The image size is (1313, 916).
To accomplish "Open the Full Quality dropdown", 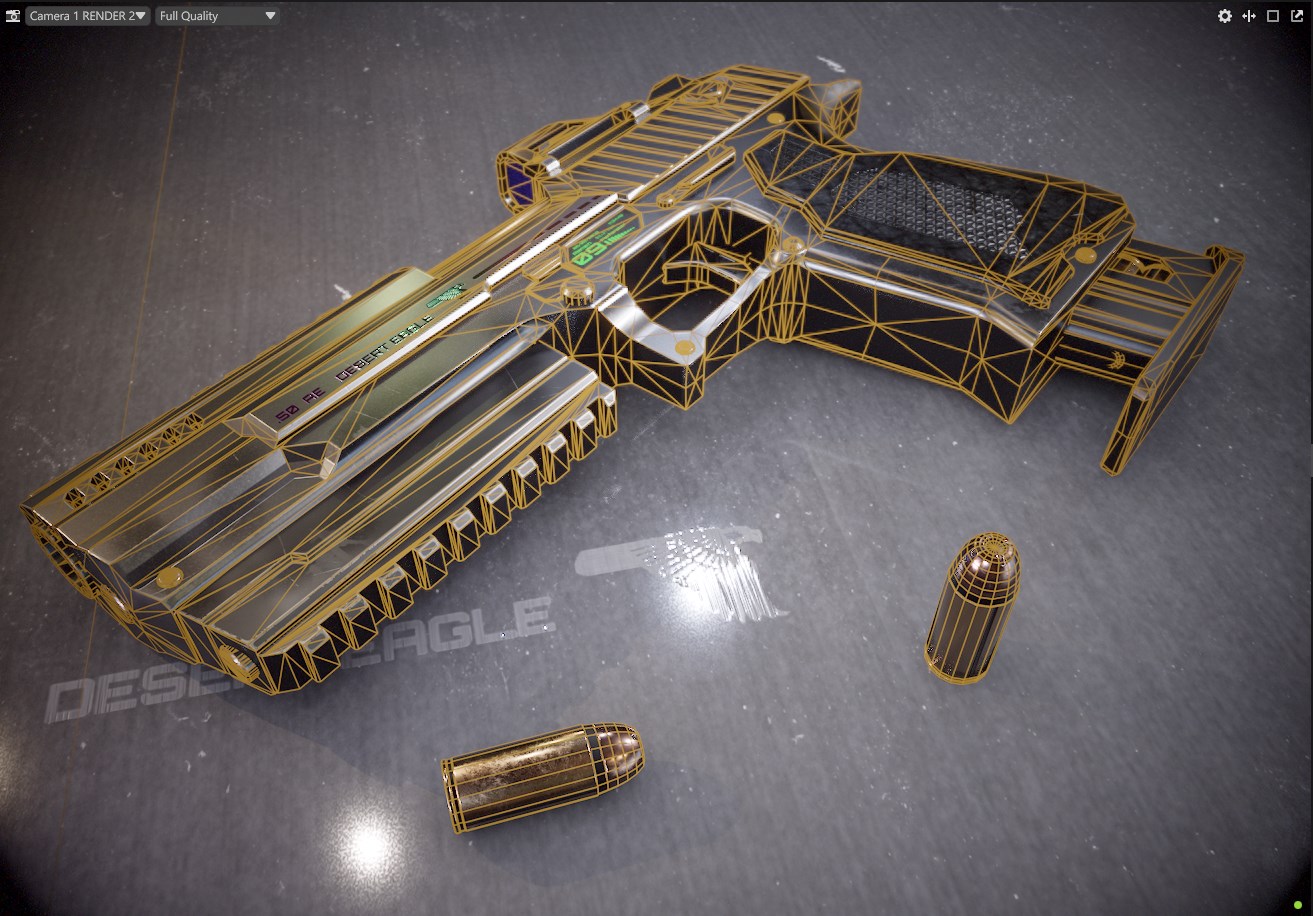I will click(217, 16).
